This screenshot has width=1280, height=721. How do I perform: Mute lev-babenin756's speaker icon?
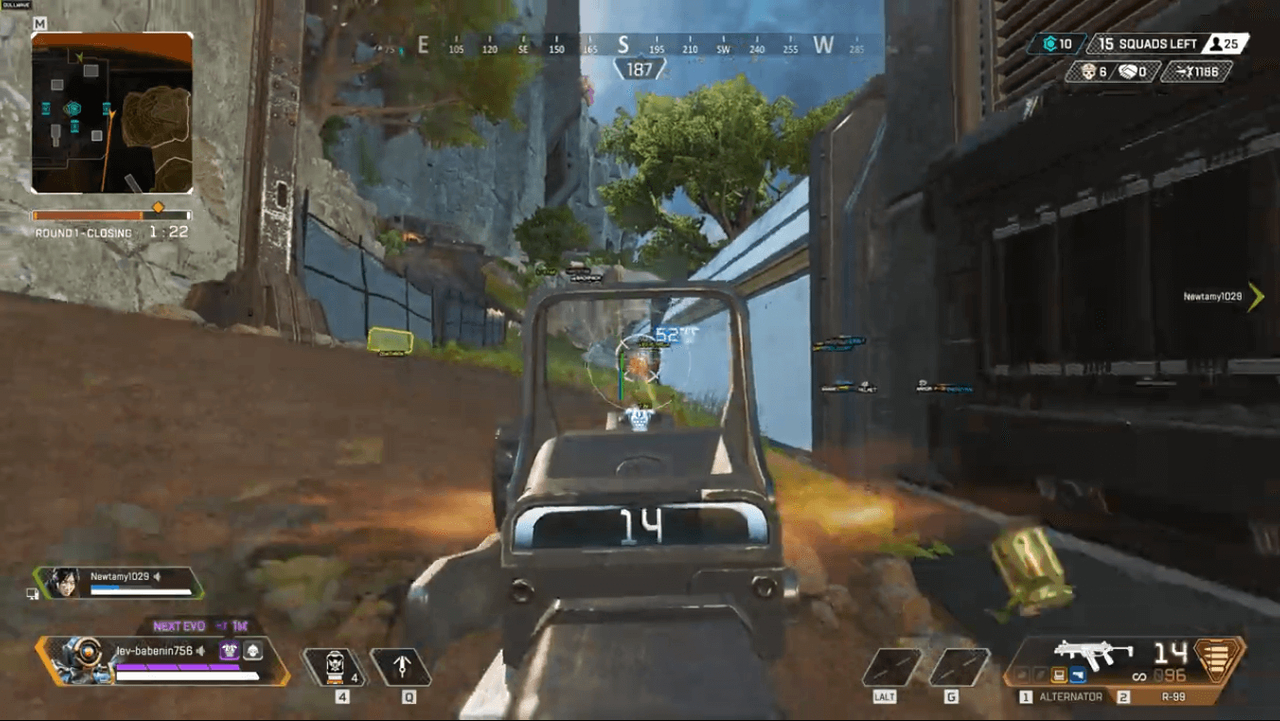pyautogui.click(x=200, y=651)
